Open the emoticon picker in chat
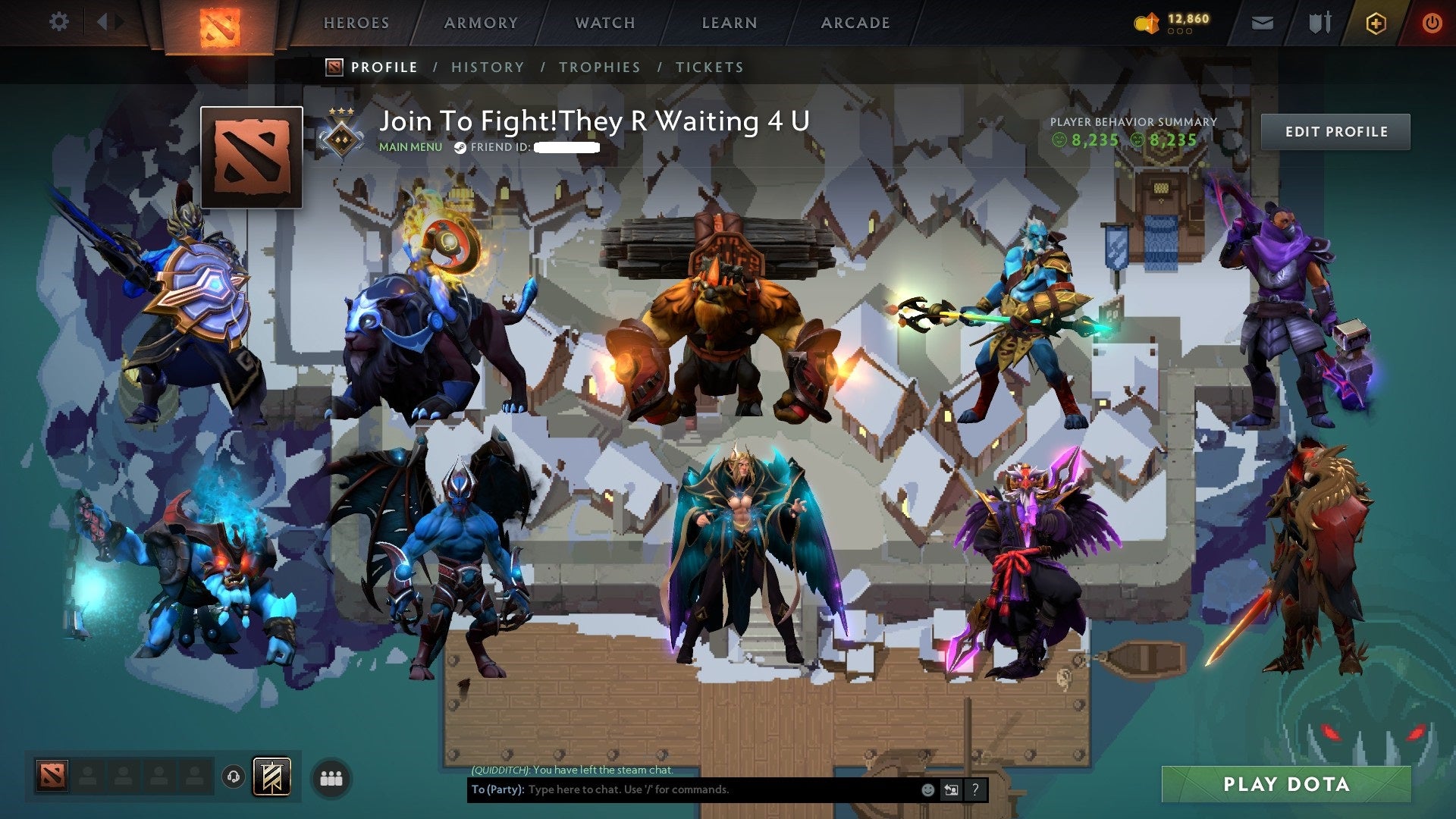The image size is (1456, 819). click(927, 789)
